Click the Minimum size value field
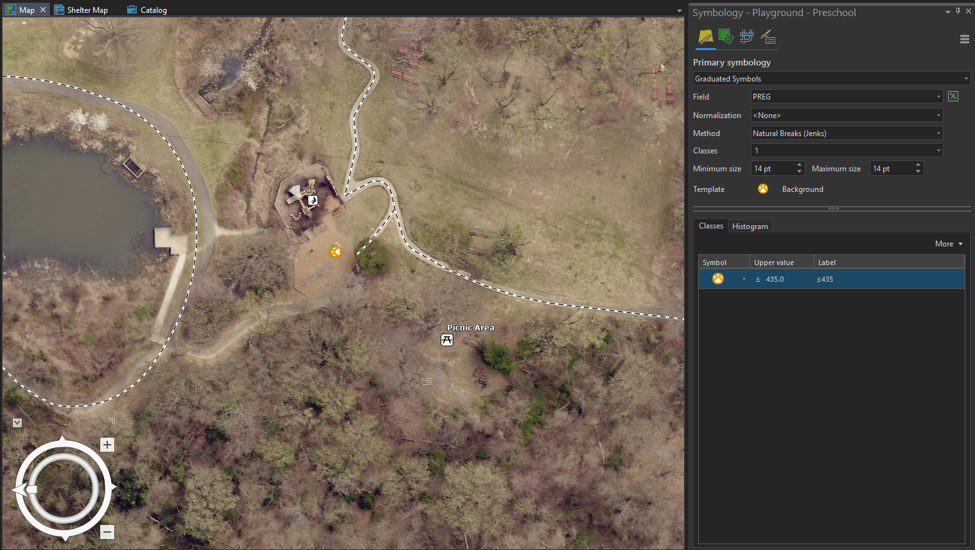Screen dimensions: 975x550 click(772, 169)
